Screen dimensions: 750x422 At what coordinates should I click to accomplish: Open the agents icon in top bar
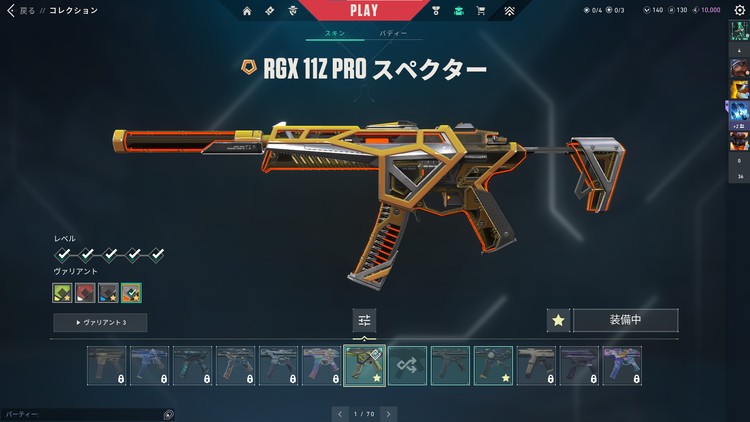point(293,11)
